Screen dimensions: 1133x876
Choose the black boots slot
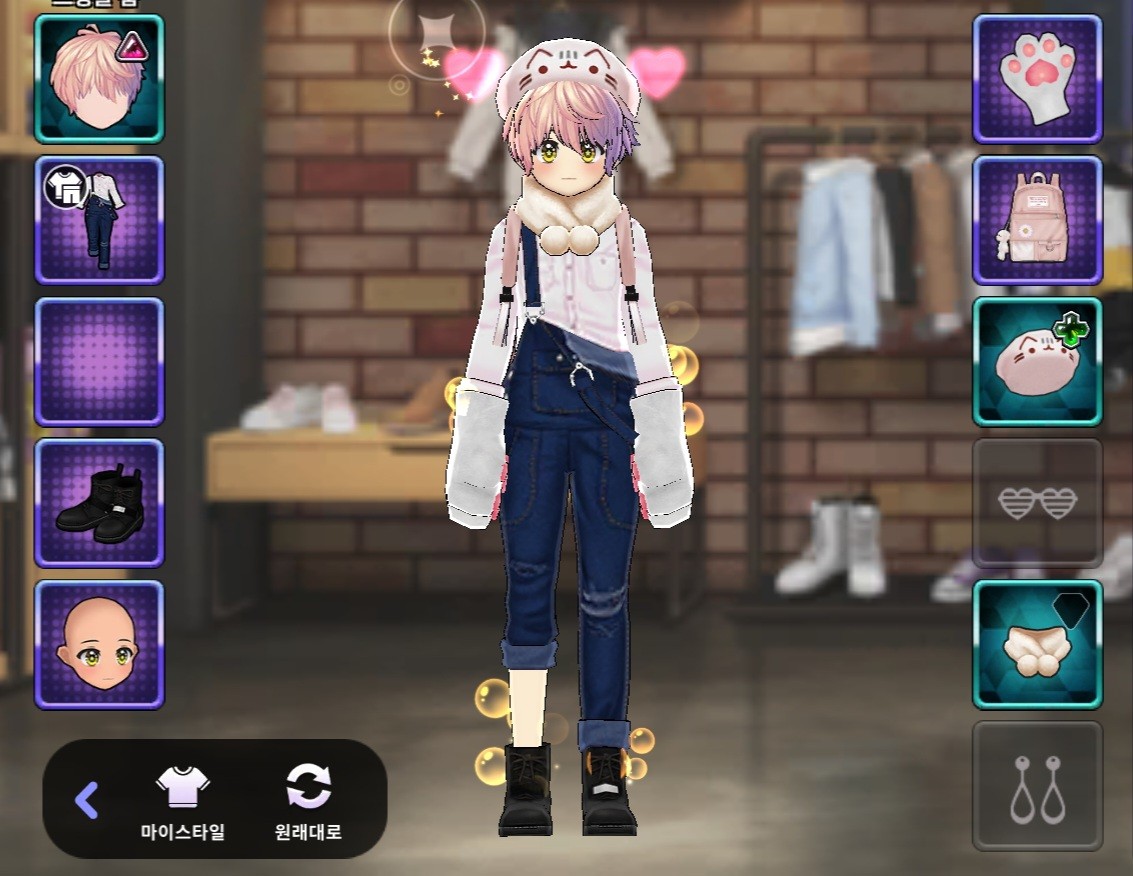99,503
